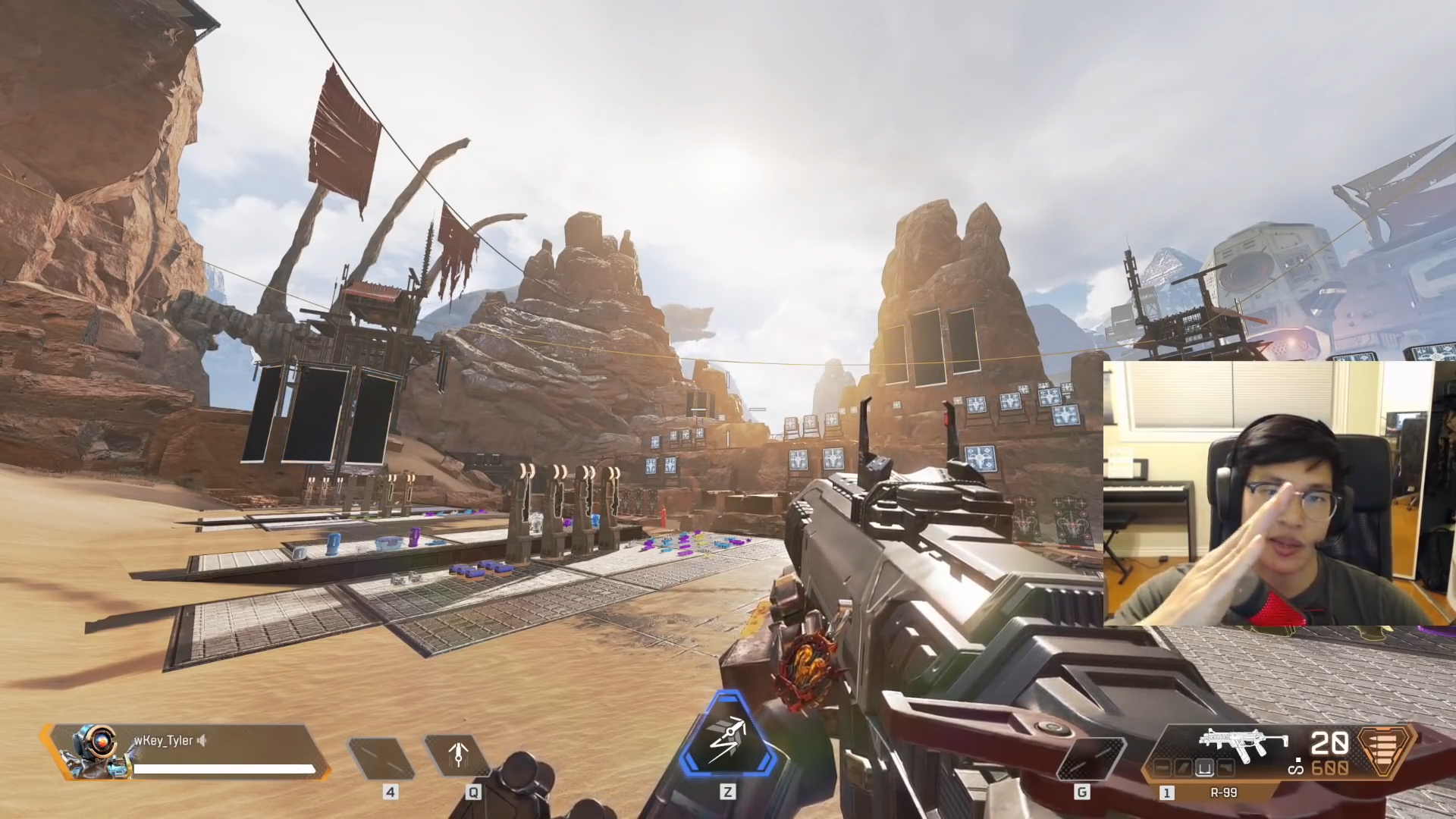
Task: Select the empty healing item slot
Action: (x=381, y=757)
